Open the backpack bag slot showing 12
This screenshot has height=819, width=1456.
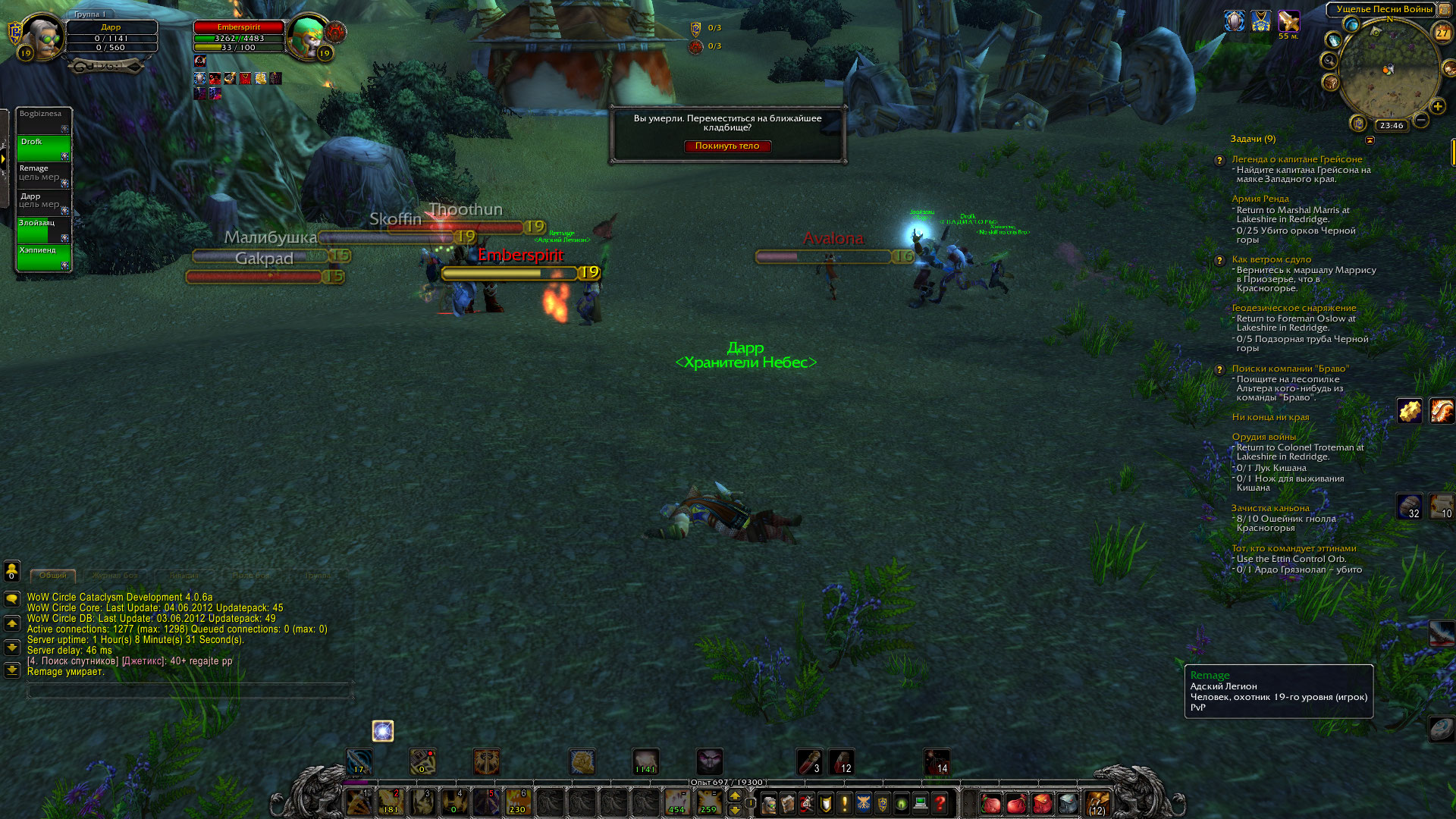click(x=1097, y=803)
